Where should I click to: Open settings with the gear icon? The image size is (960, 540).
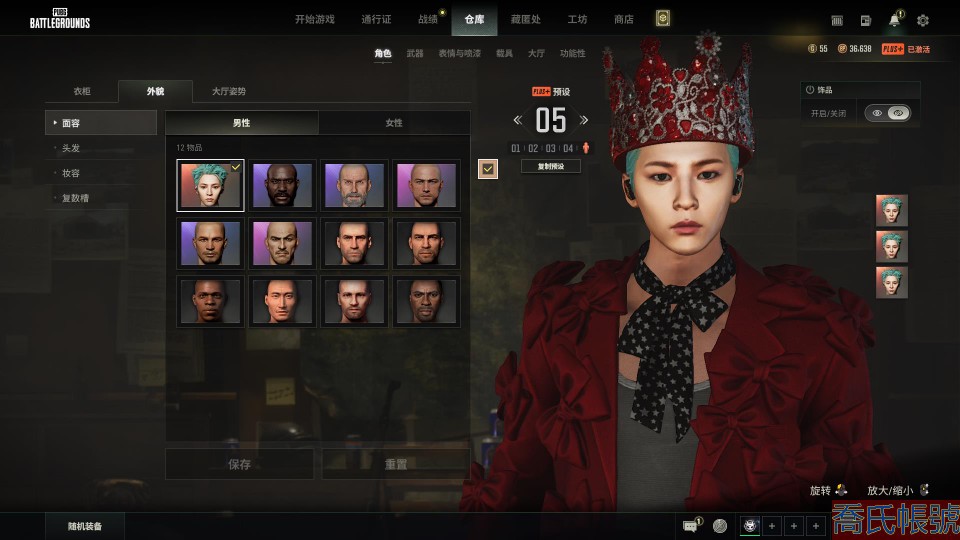pyautogui.click(x=923, y=20)
